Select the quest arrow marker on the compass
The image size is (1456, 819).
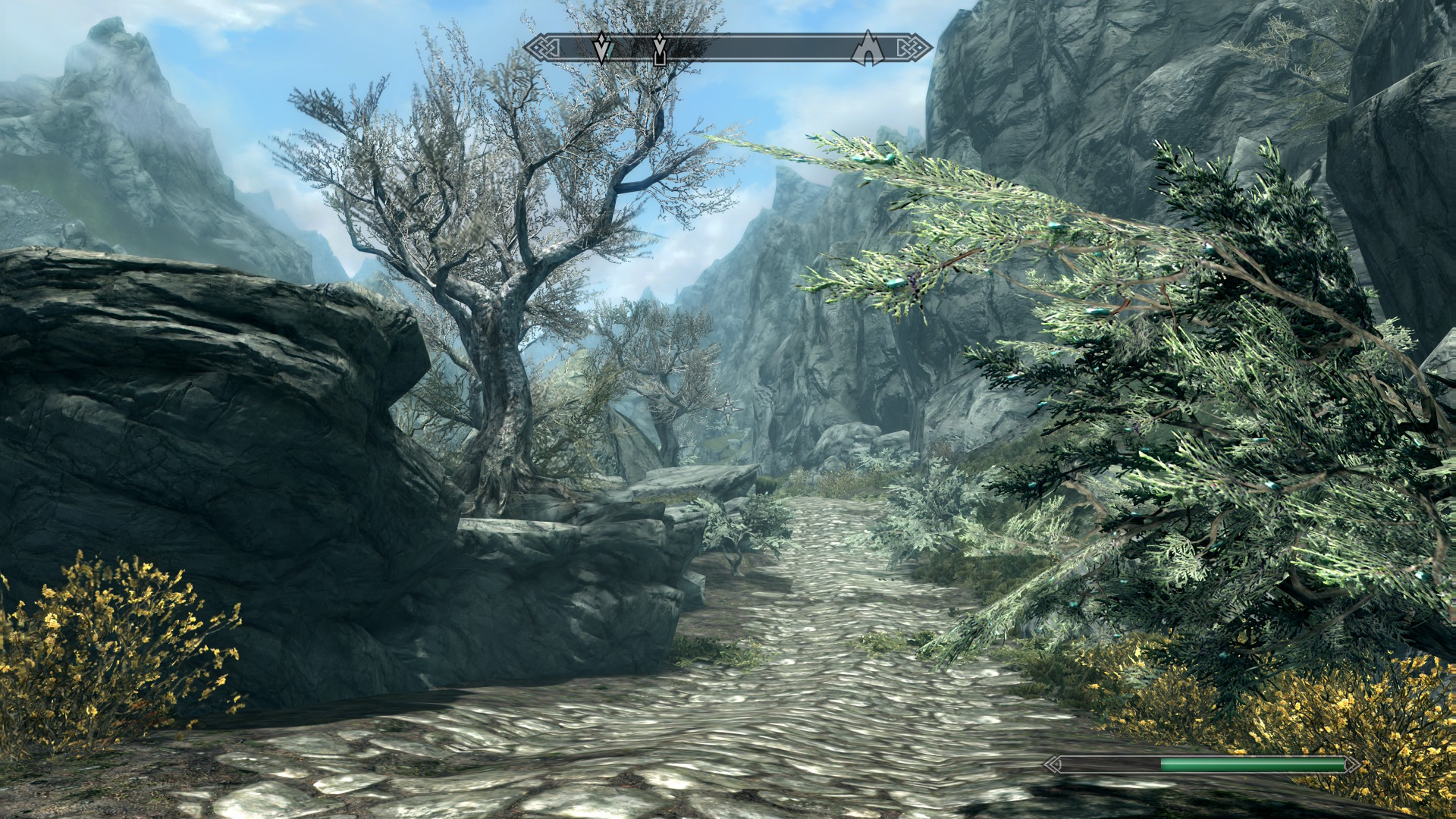tap(602, 49)
